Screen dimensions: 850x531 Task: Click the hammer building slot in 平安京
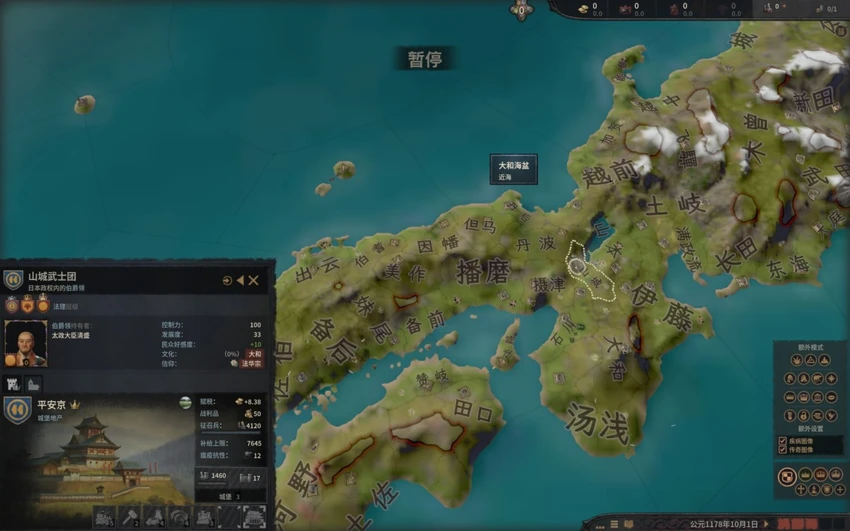(x=131, y=517)
